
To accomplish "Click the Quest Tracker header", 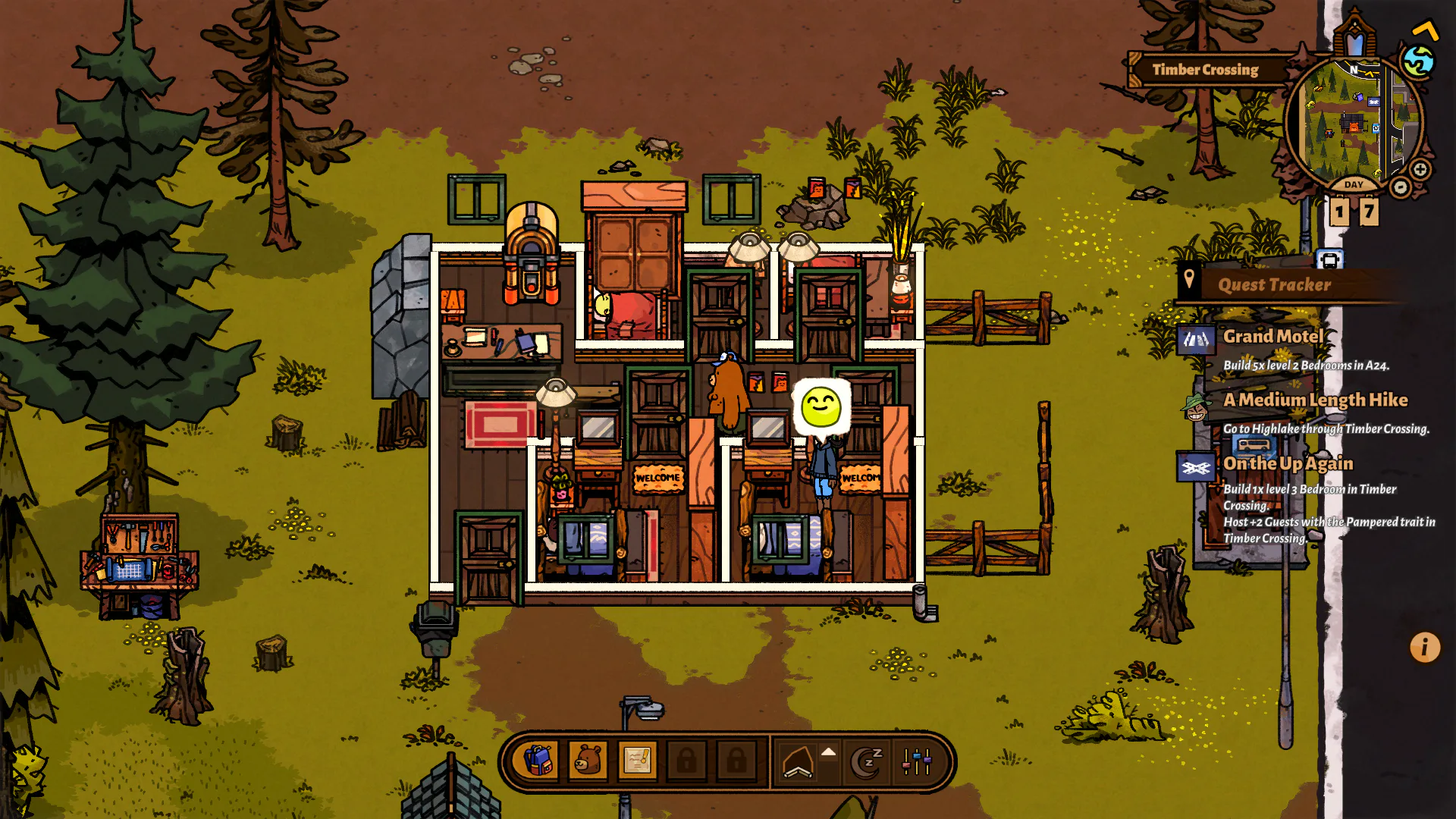I will coord(1274,285).
